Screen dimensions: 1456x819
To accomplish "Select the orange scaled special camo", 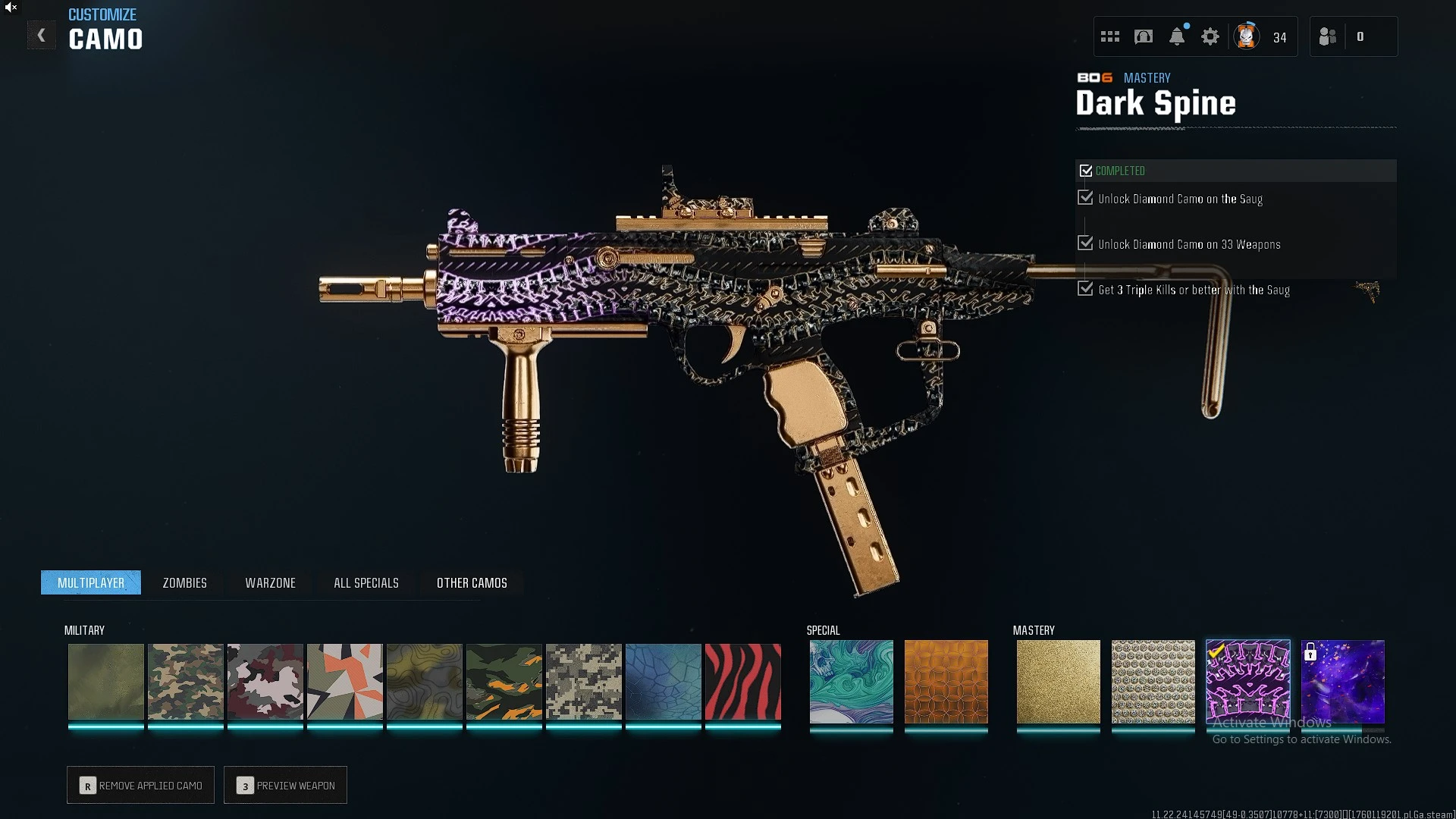I will tap(946, 681).
